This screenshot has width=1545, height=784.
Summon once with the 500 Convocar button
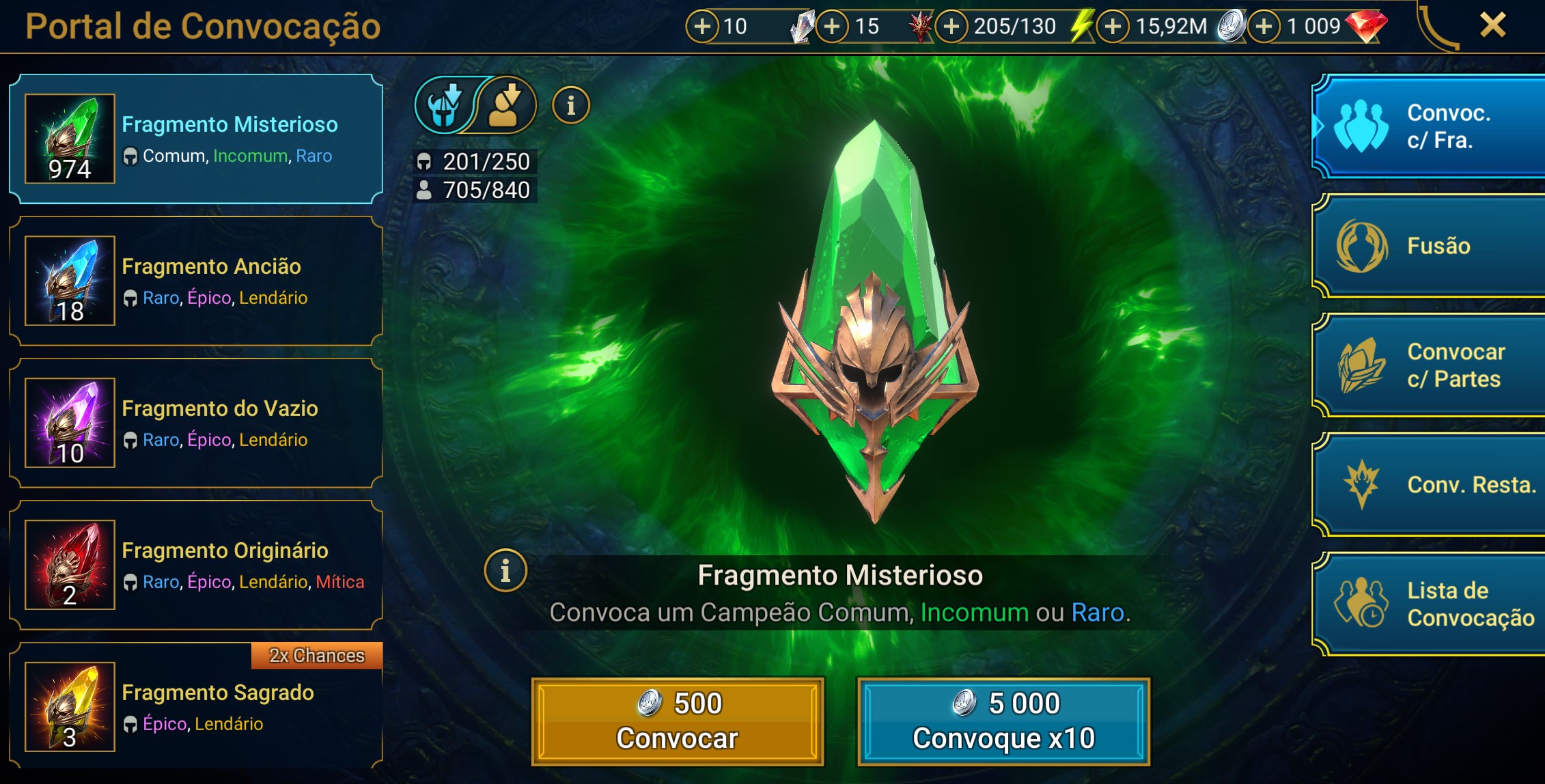pyautogui.click(x=678, y=721)
